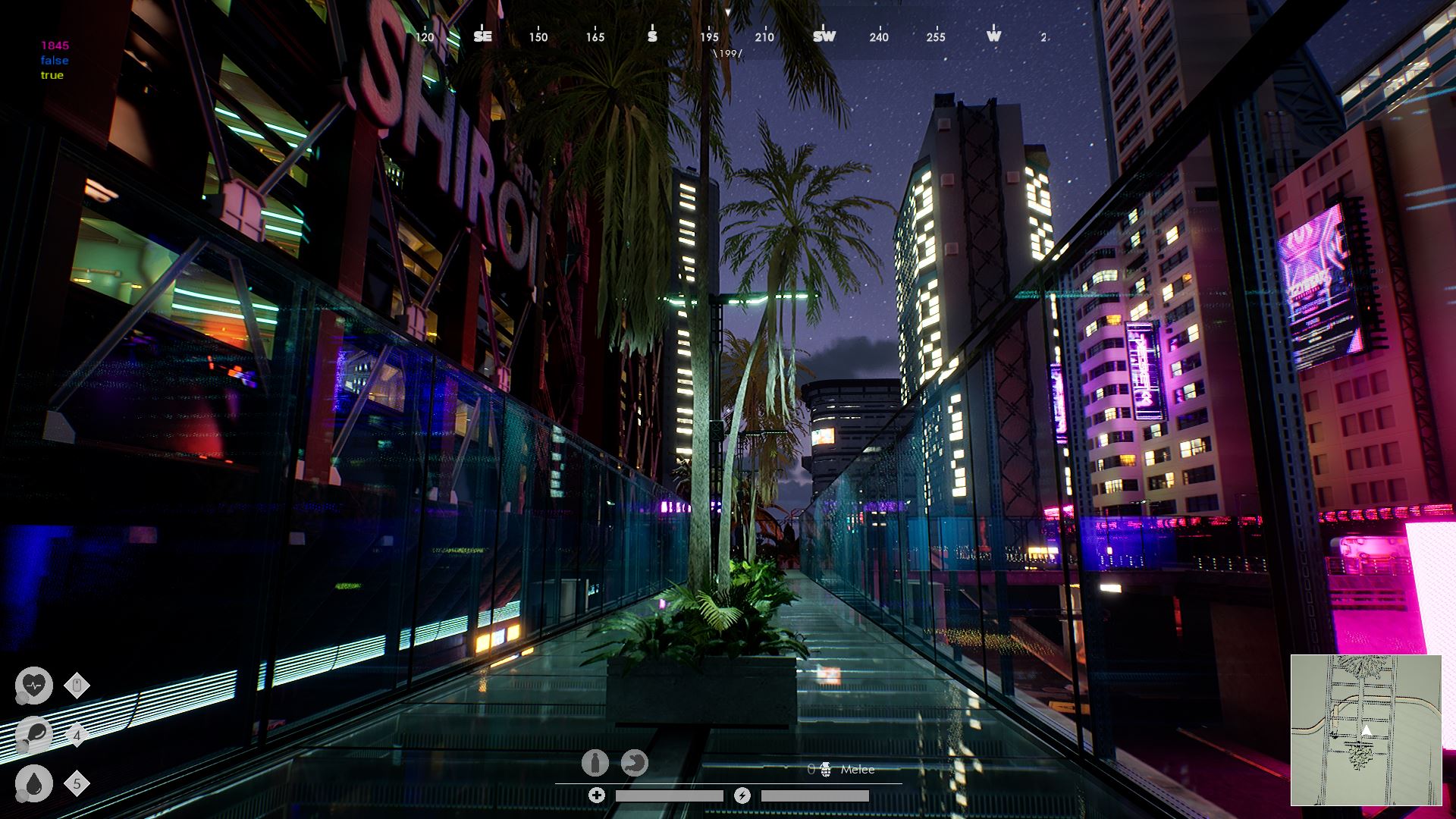This screenshot has width=1456, height=819.
Task: Select the grenade icon beside Melee
Action: tap(825, 770)
